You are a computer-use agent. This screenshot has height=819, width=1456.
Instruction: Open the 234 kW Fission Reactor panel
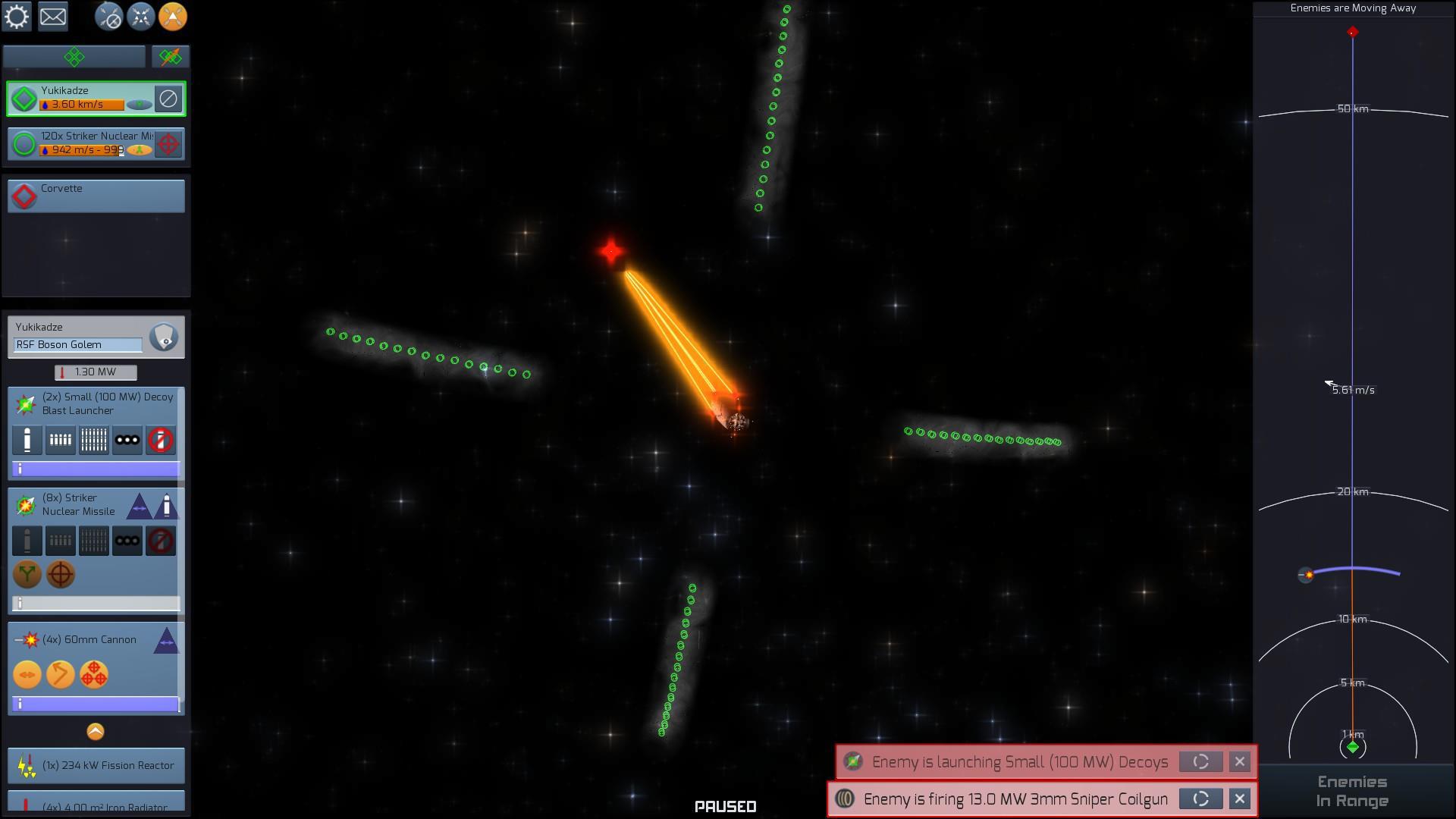tap(96, 765)
